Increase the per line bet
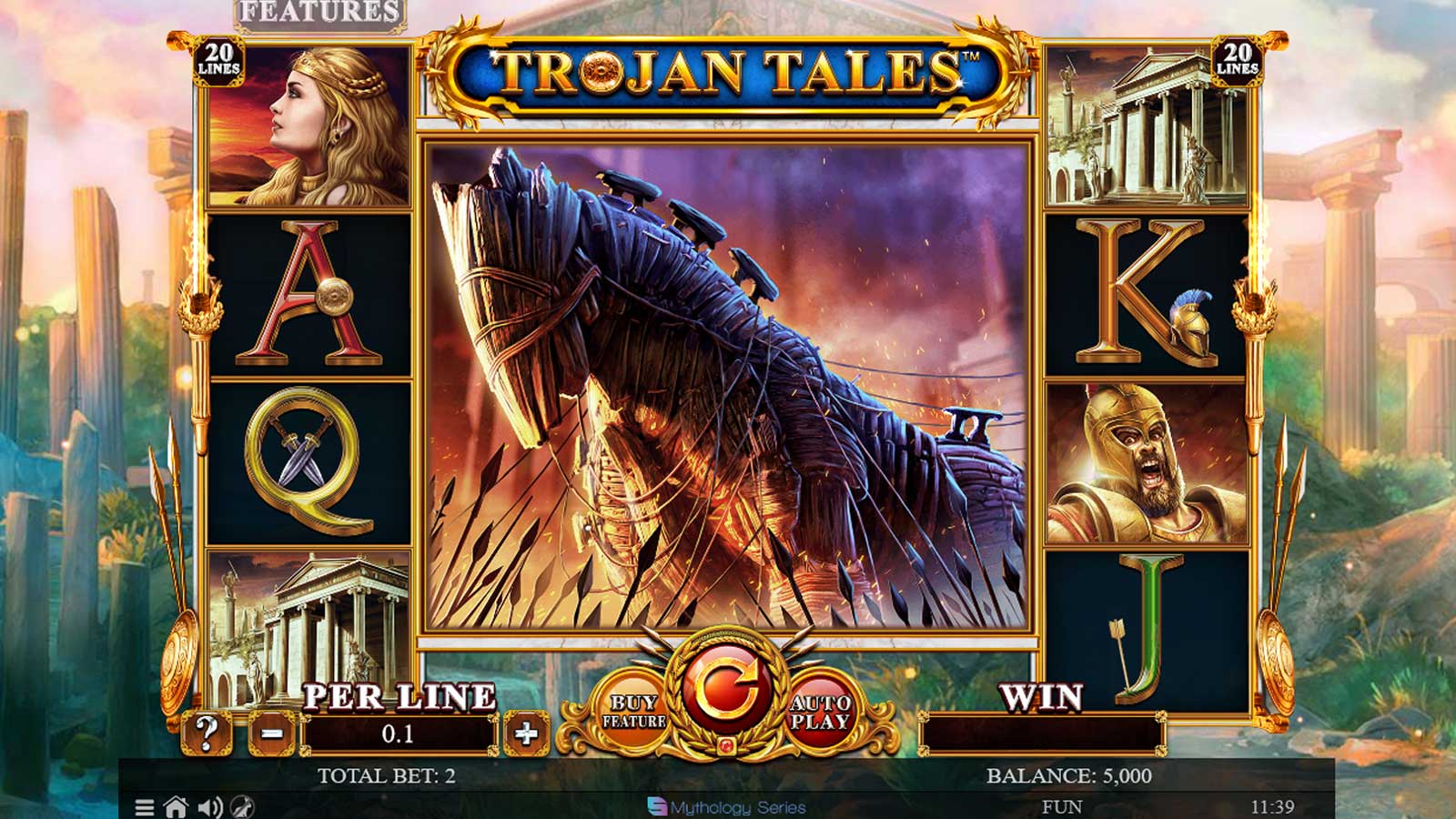Image resolution: width=1456 pixels, height=819 pixels. pyautogui.click(x=526, y=733)
